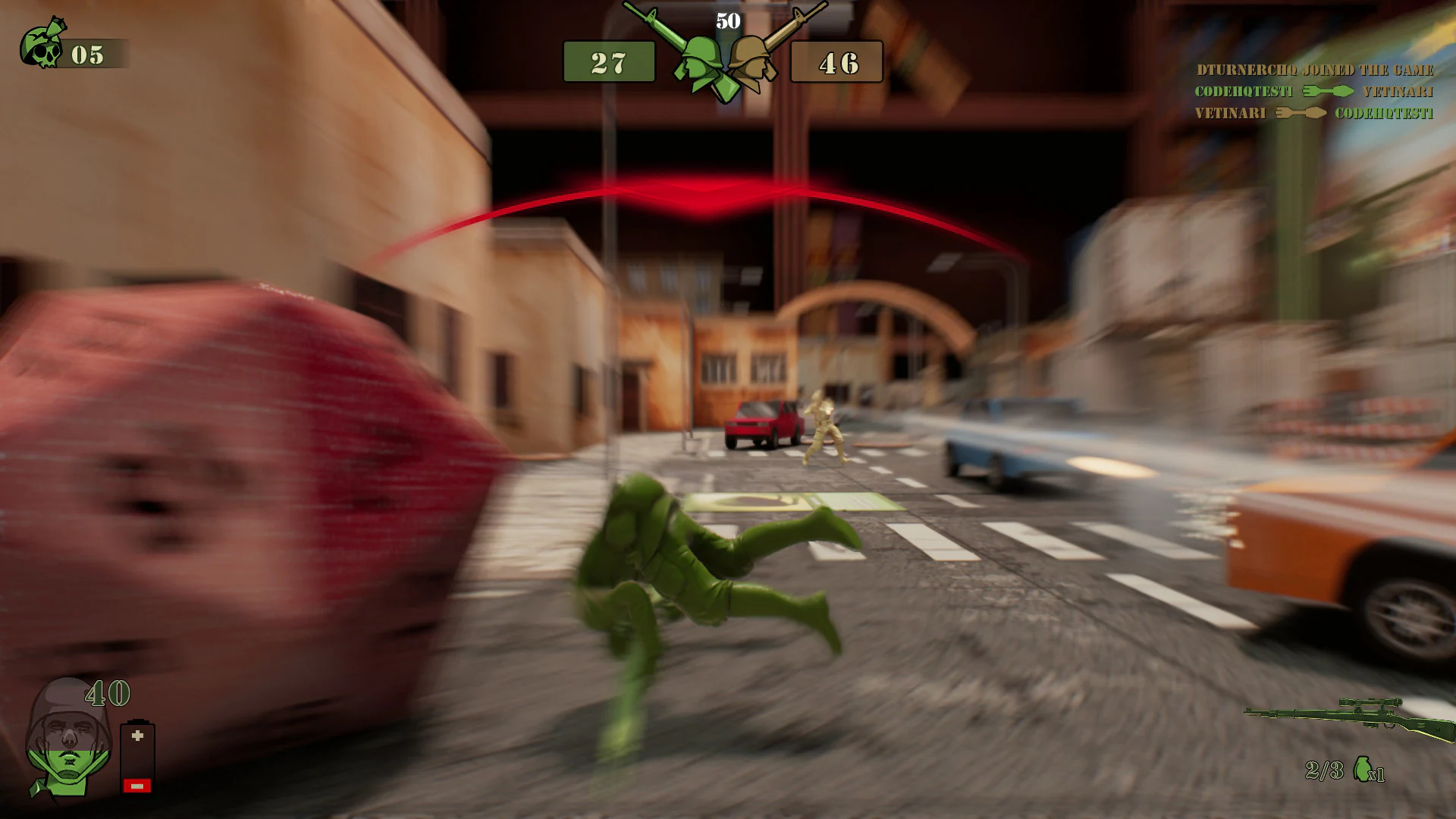Click the health value 40 near the portrait
The image size is (1456, 819).
106,692
